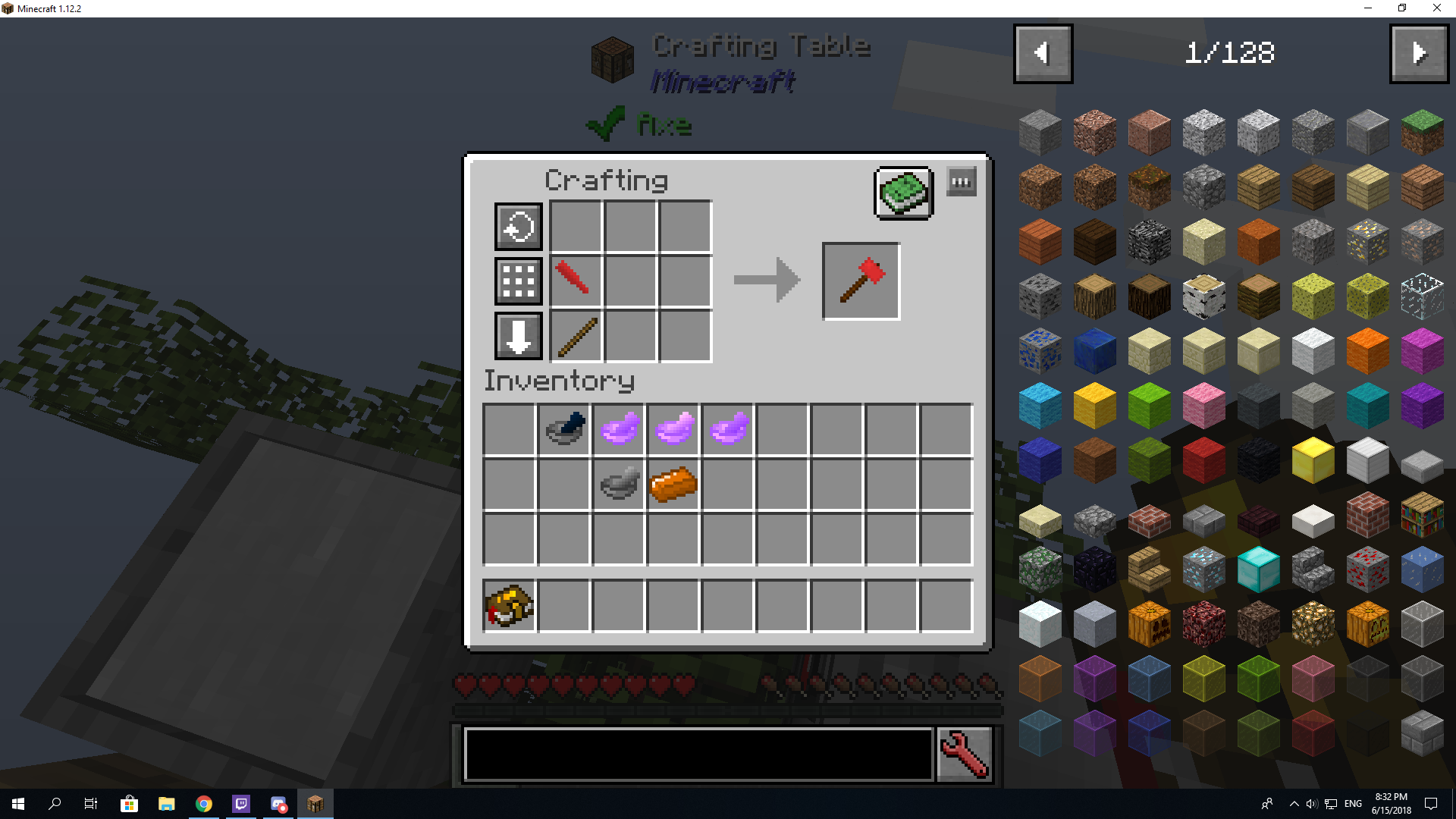Click the small dotted icon beside the bookmark book
The image size is (1456, 819).
(x=962, y=181)
